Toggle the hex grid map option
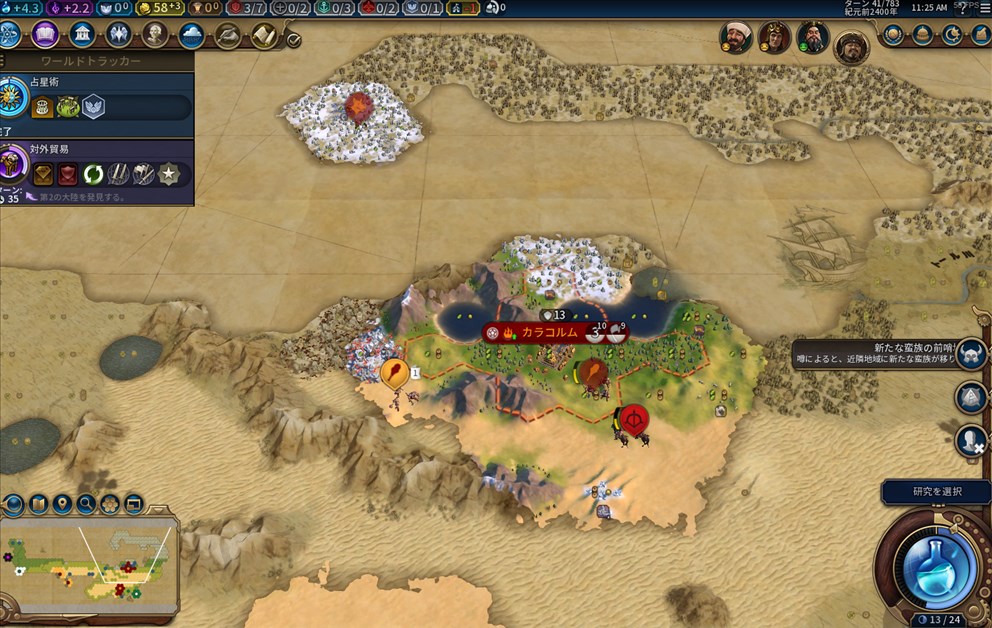The image size is (992, 628). (110, 503)
